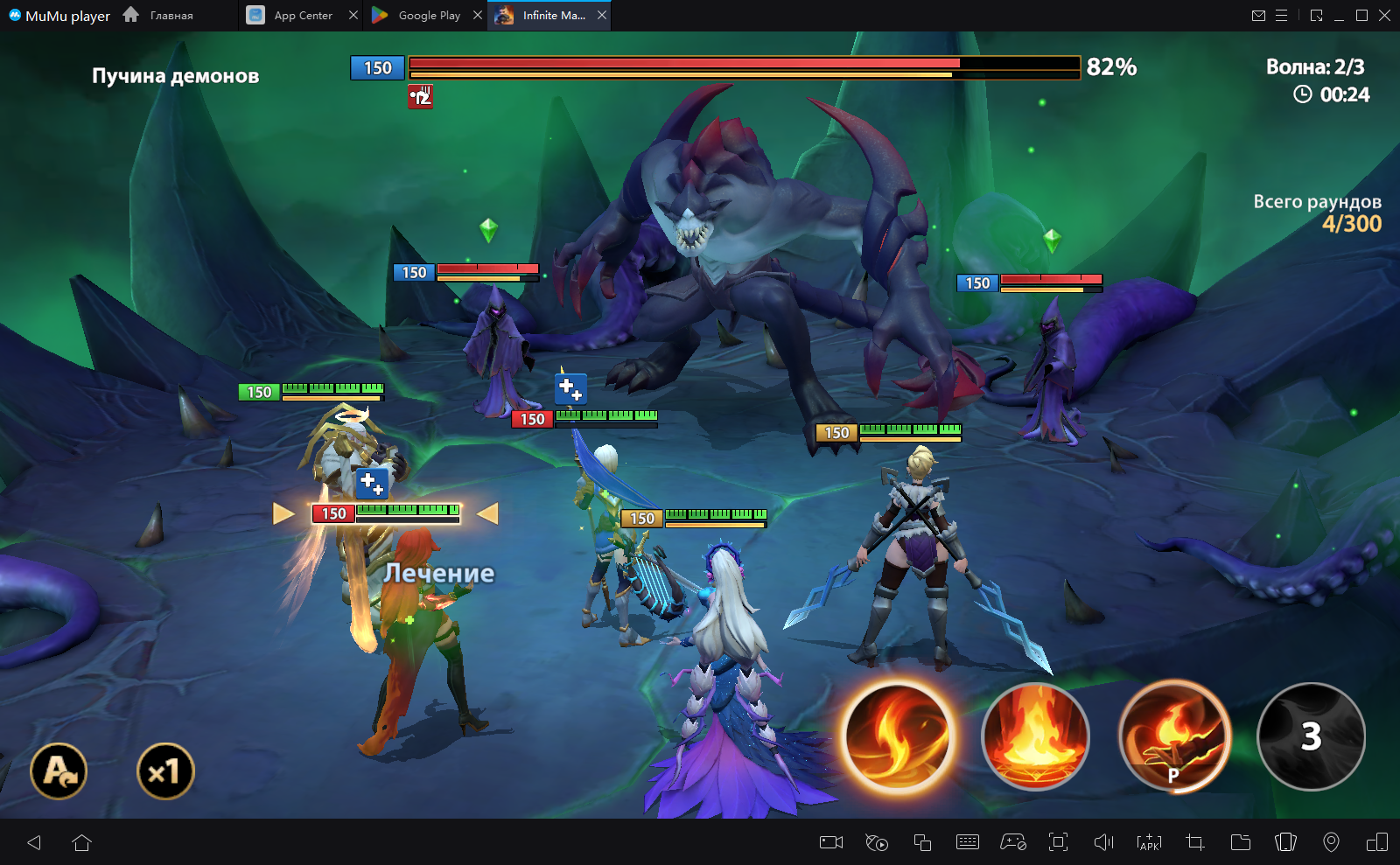Inspect the boss debuff icon under health bar
This screenshot has width=1400, height=865.
click(421, 96)
